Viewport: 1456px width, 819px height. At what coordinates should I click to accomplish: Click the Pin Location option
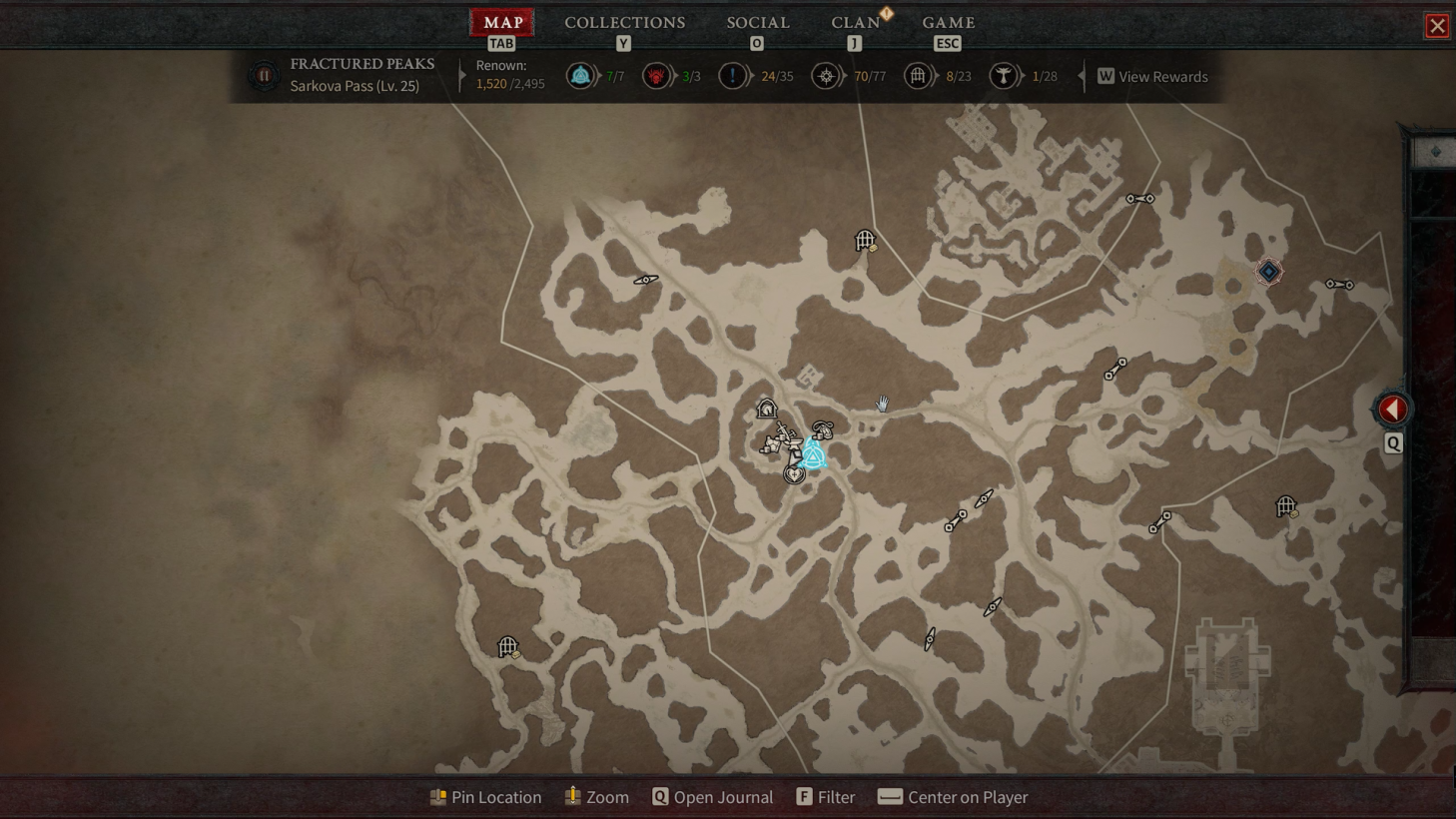tap(485, 797)
